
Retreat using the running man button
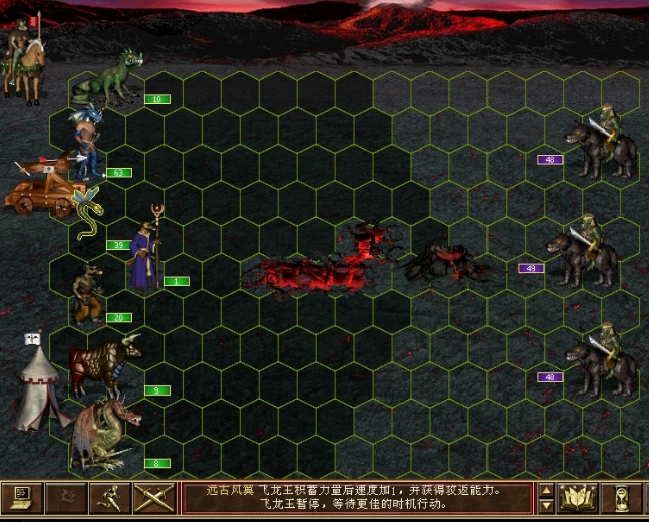coord(110,497)
